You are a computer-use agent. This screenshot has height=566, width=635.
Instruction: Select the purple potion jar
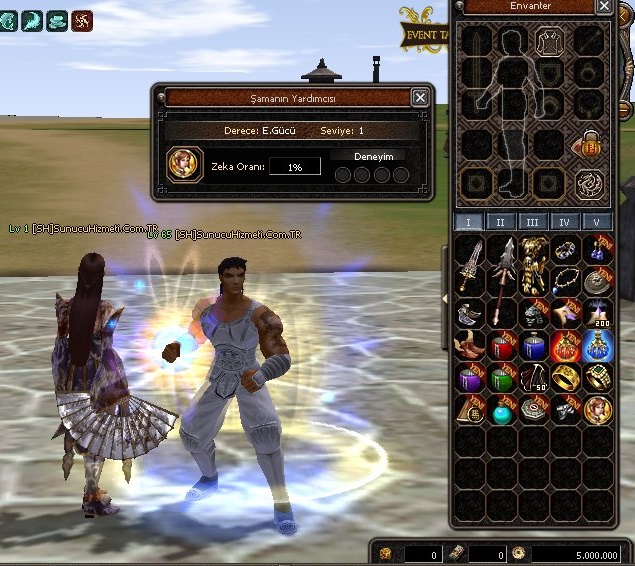click(x=470, y=378)
